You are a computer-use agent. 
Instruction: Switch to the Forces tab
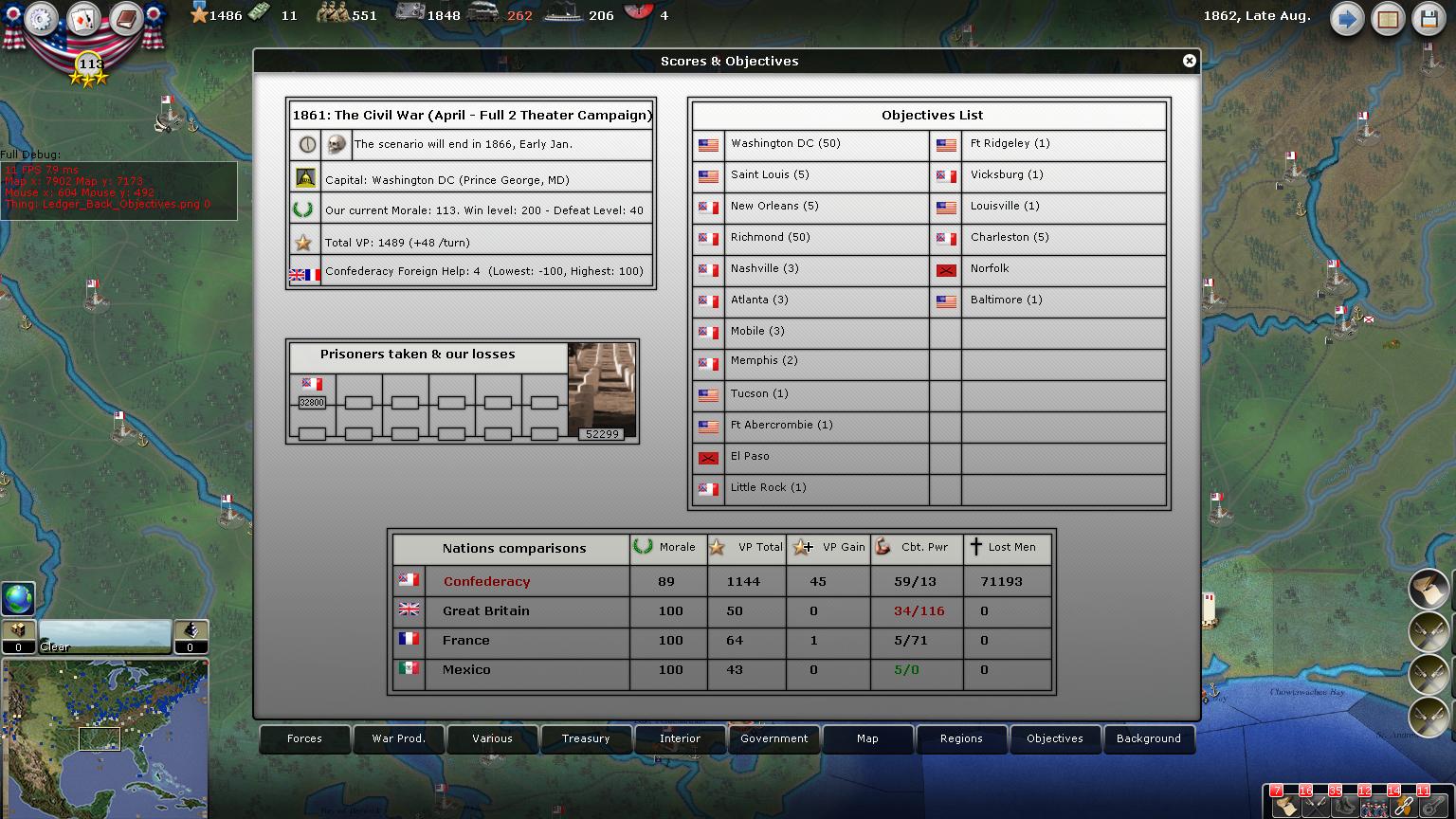click(x=304, y=738)
